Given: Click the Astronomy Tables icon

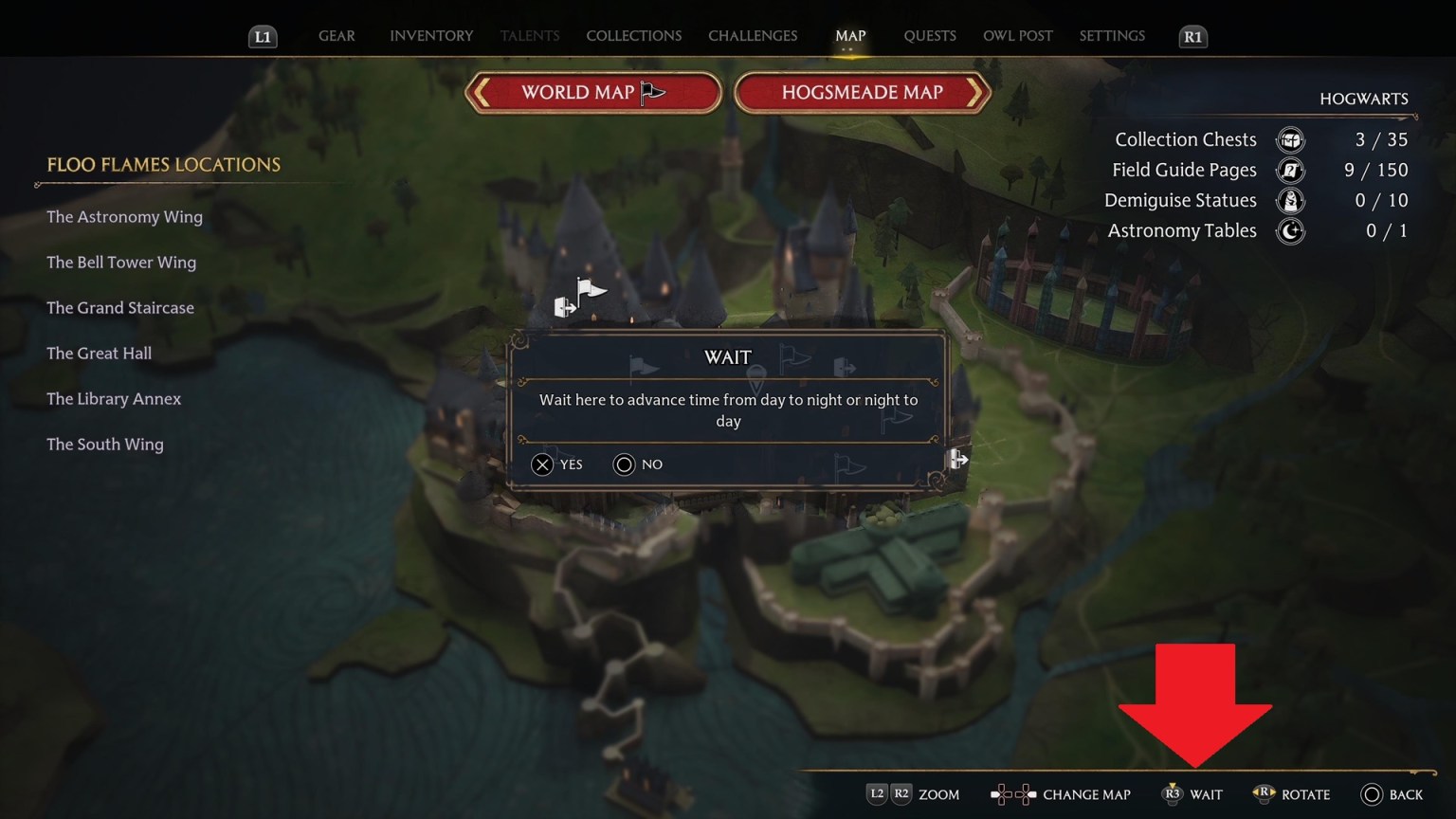Looking at the screenshot, I should [x=1290, y=230].
